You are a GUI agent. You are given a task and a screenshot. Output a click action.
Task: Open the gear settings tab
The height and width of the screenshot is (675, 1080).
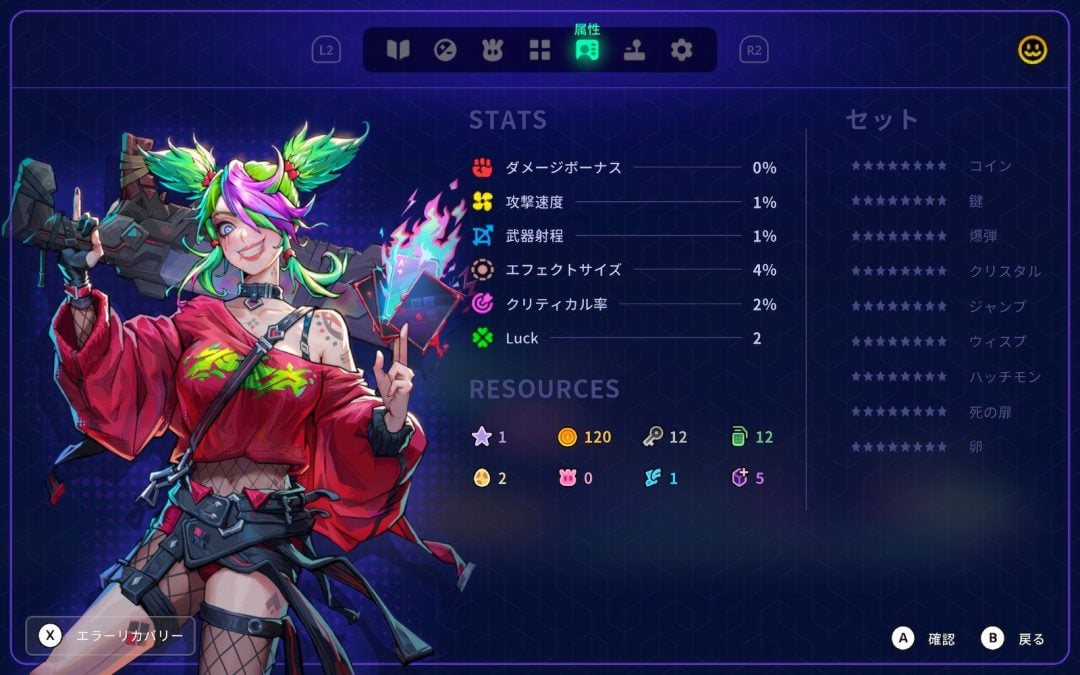[x=681, y=50]
